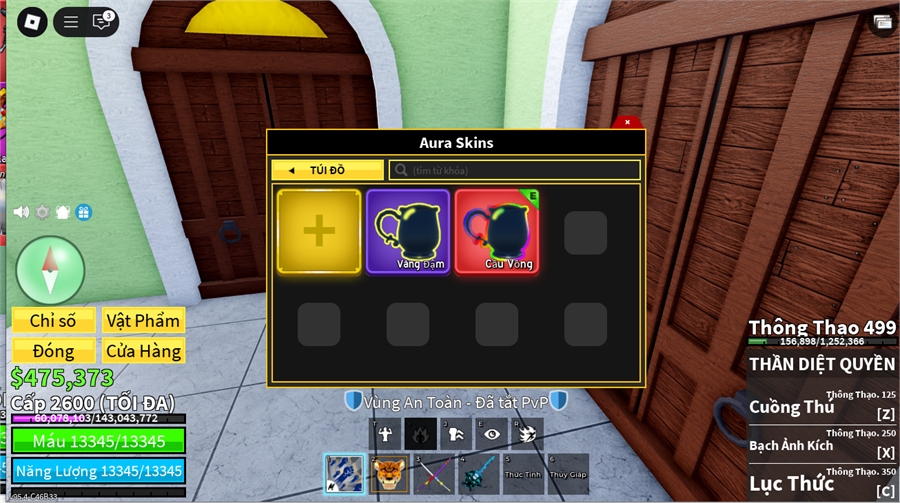This screenshot has height=503, width=900.
Task: Toggle the sound speaker icon
Action: [20, 212]
